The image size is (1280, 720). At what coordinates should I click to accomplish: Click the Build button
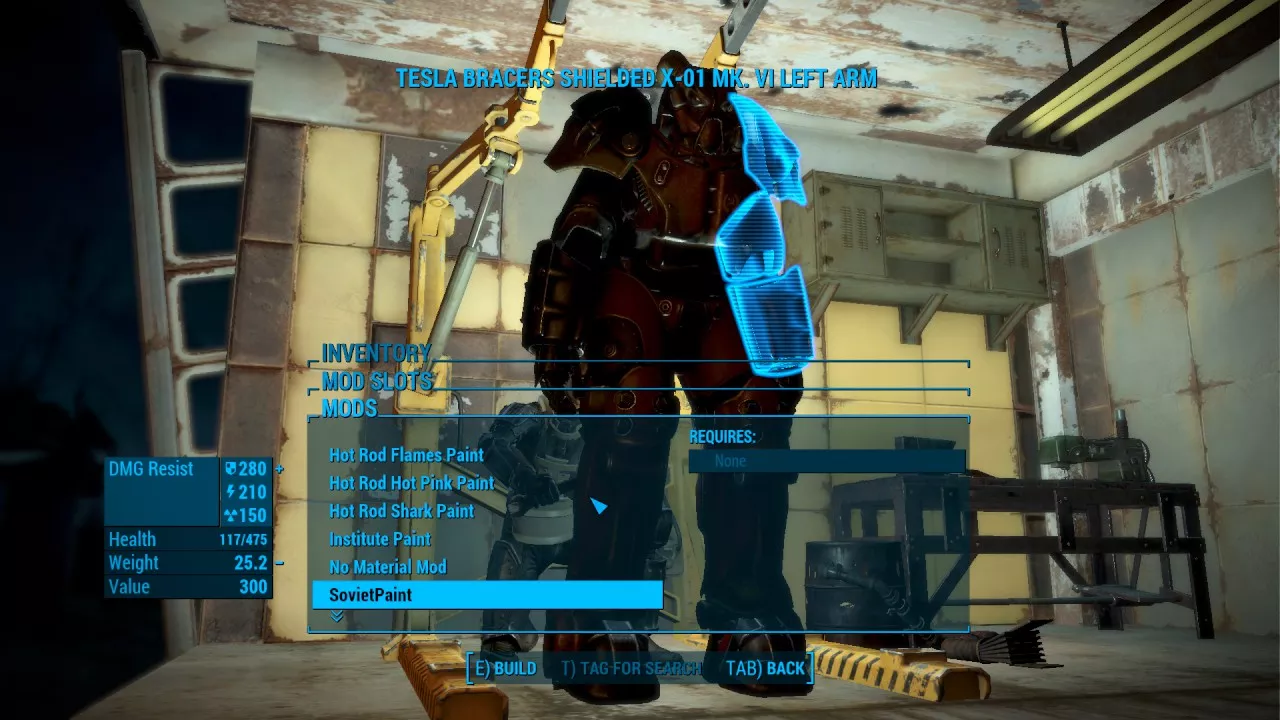505,668
